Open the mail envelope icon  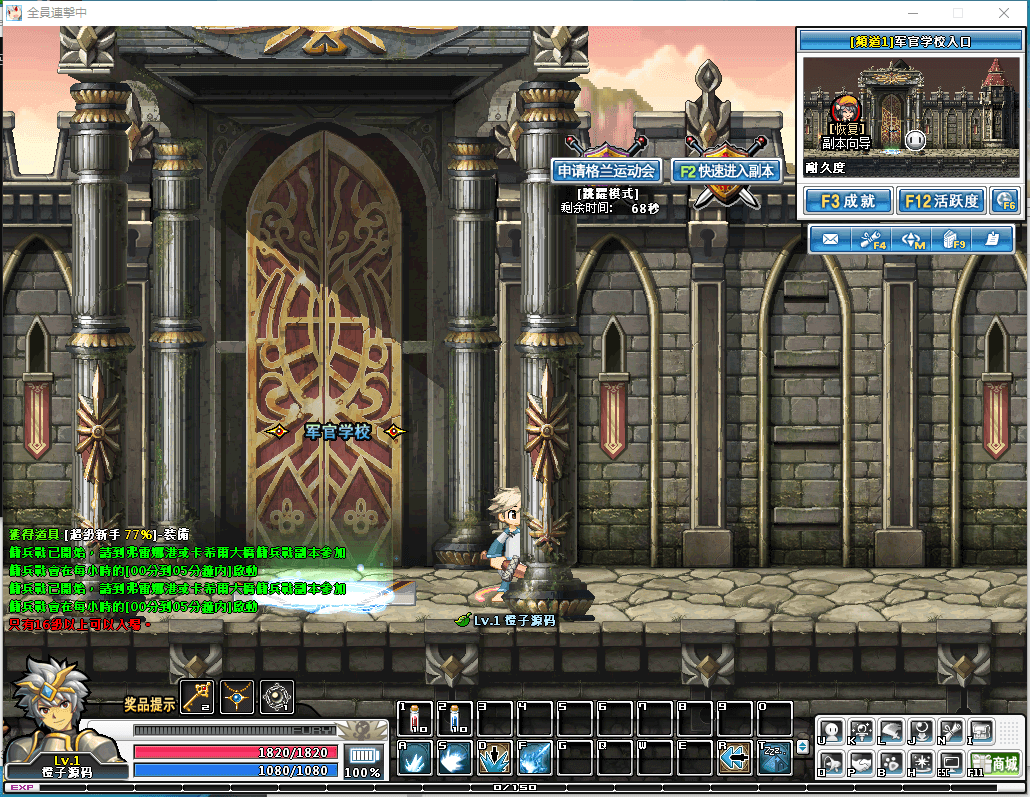(x=830, y=240)
